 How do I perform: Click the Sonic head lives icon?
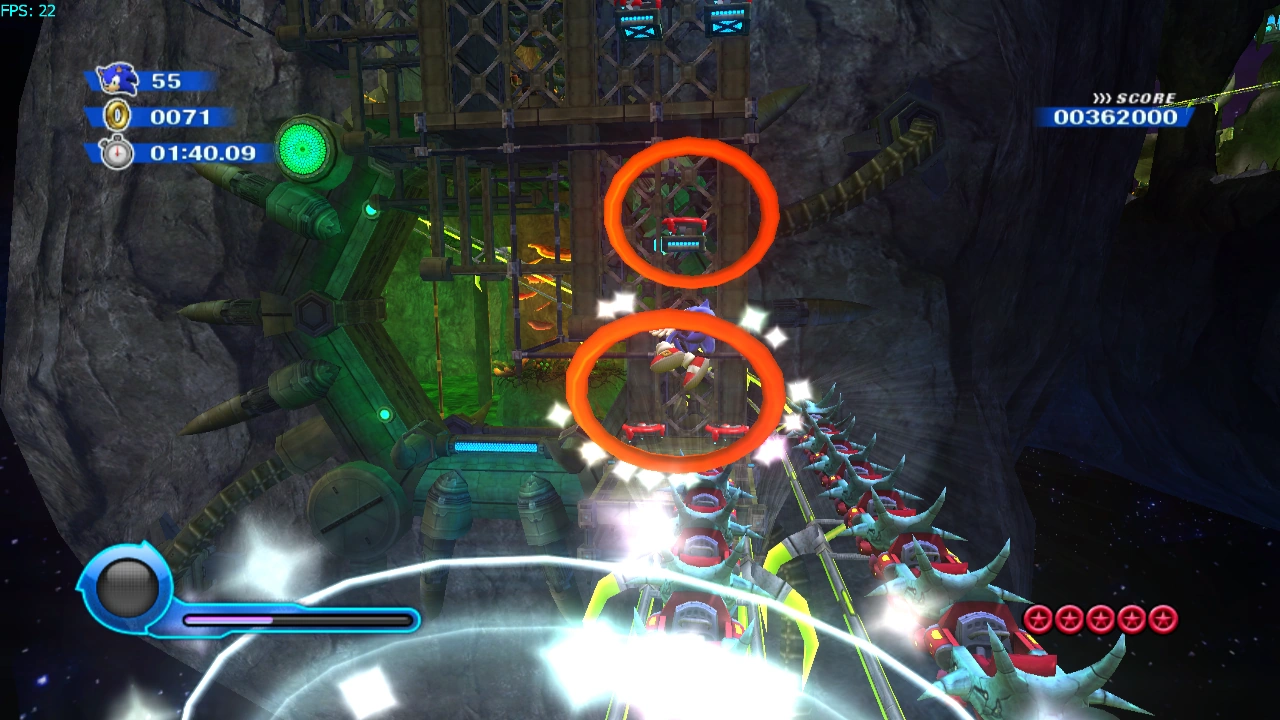117,80
